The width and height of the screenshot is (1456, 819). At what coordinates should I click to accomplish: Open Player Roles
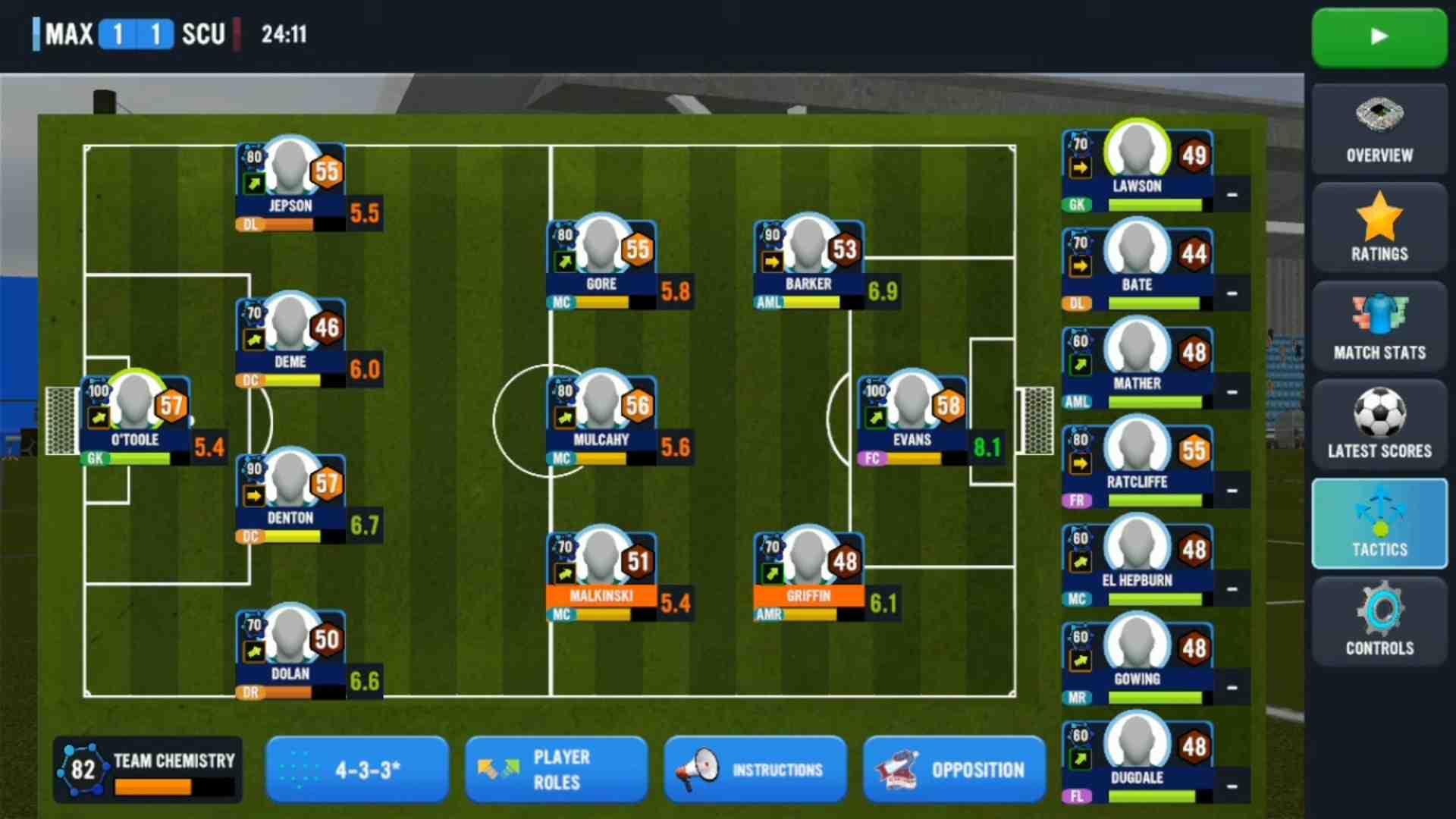[556, 770]
